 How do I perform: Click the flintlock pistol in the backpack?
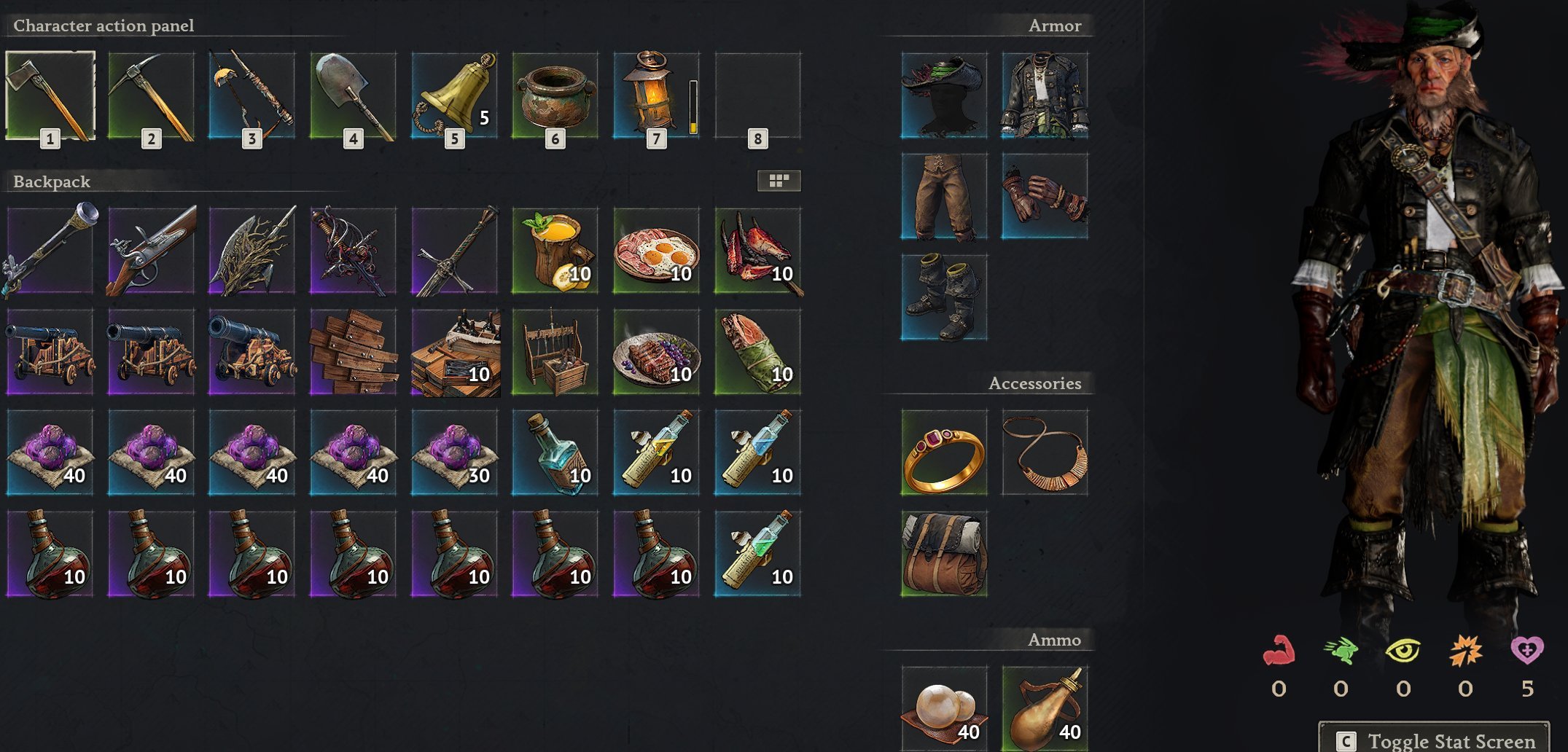(151, 251)
